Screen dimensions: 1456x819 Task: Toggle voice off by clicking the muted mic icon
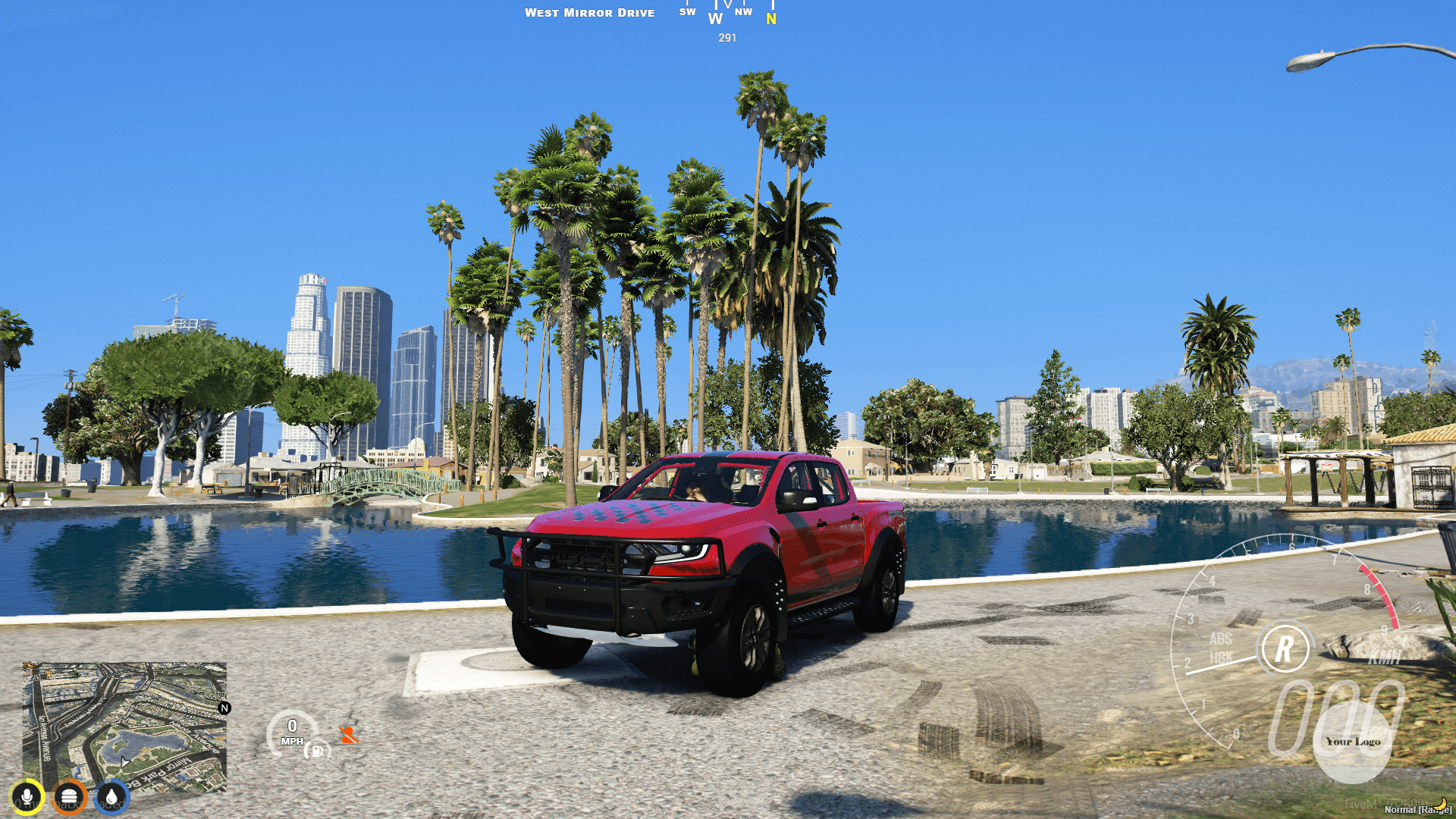(27, 796)
